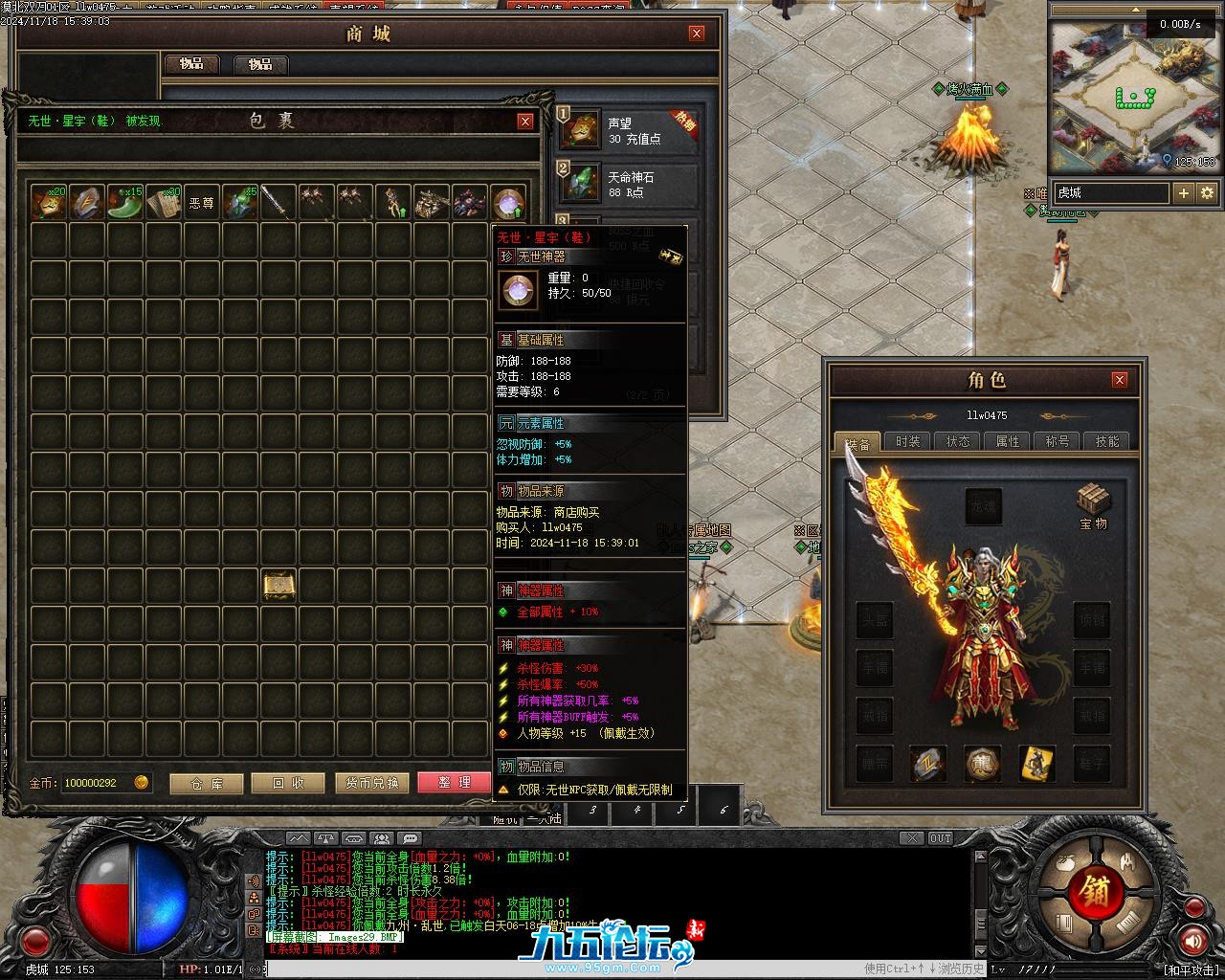
Task: Close the 商城 shop window
Action: pyautogui.click(x=697, y=33)
